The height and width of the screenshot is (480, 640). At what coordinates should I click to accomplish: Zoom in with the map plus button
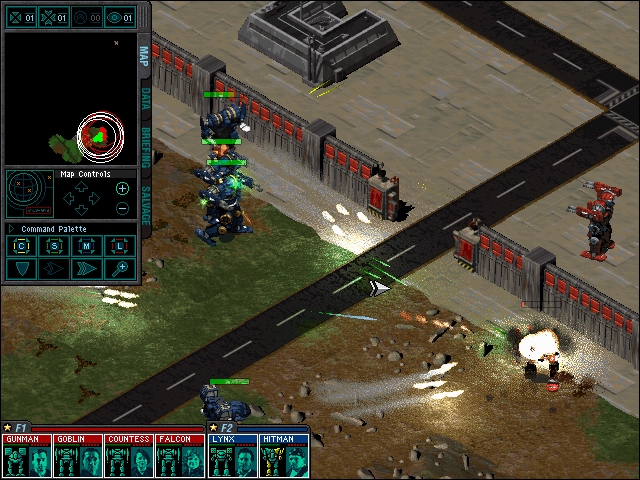click(x=122, y=188)
